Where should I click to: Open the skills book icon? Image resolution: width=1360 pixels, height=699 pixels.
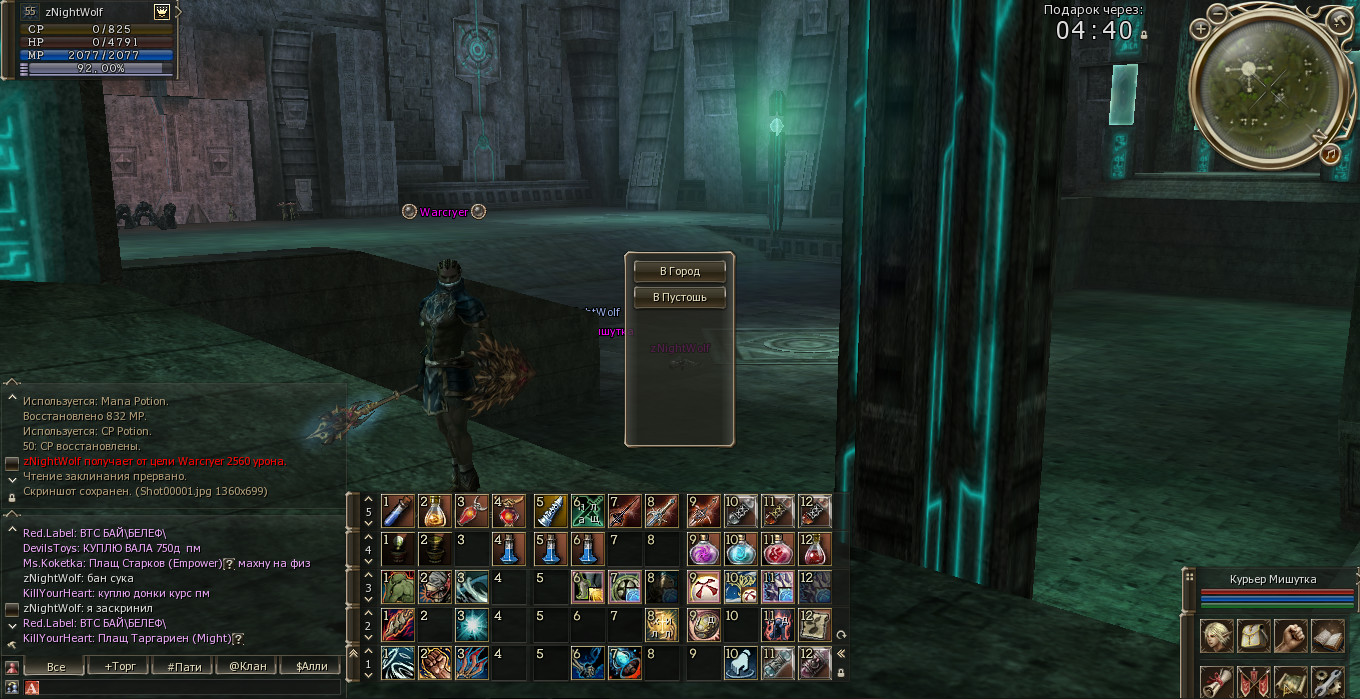click(1327, 636)
